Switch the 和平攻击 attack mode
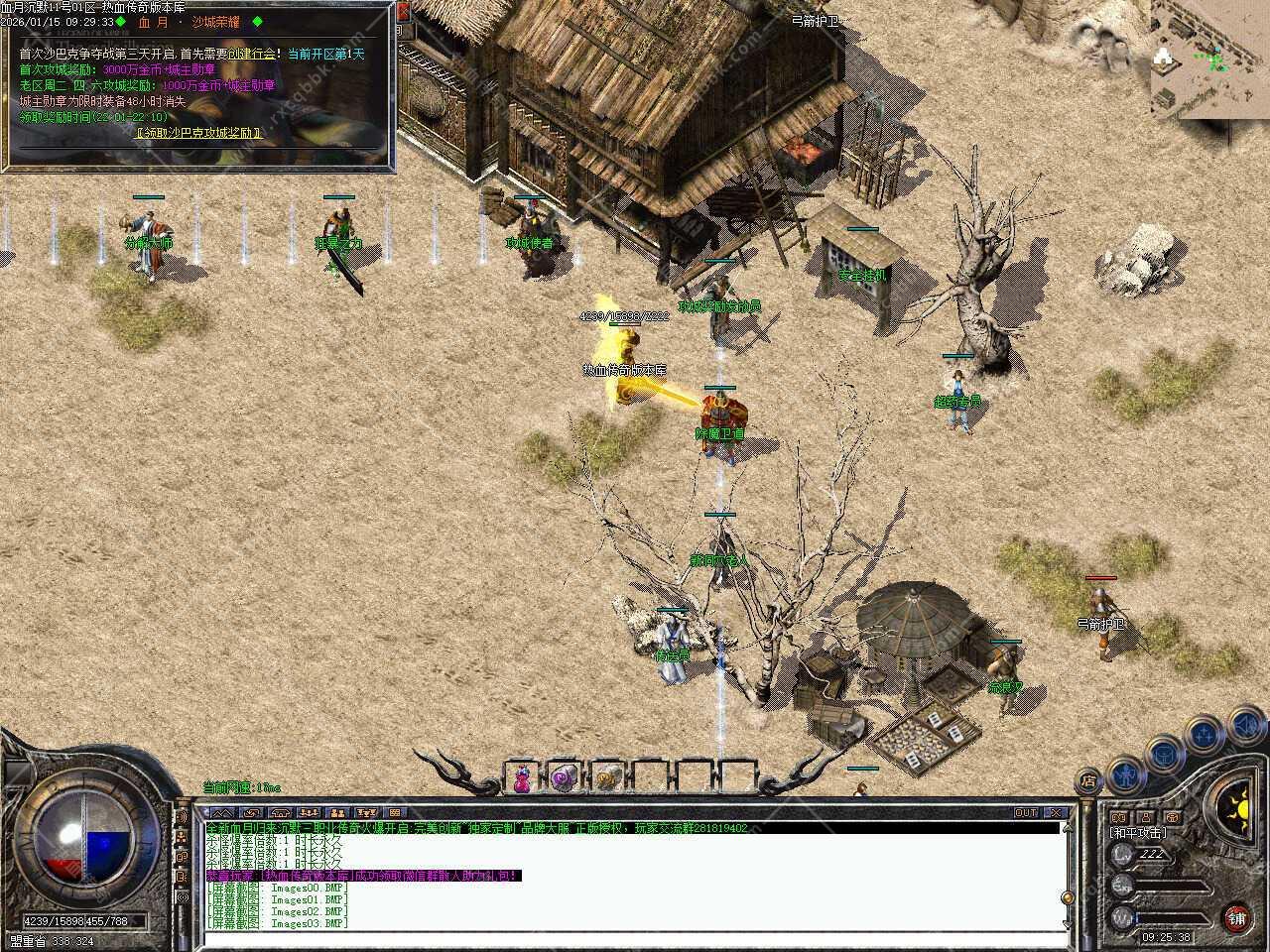1270x952 pixels. pyautogui.click(x=1138, y=833)
